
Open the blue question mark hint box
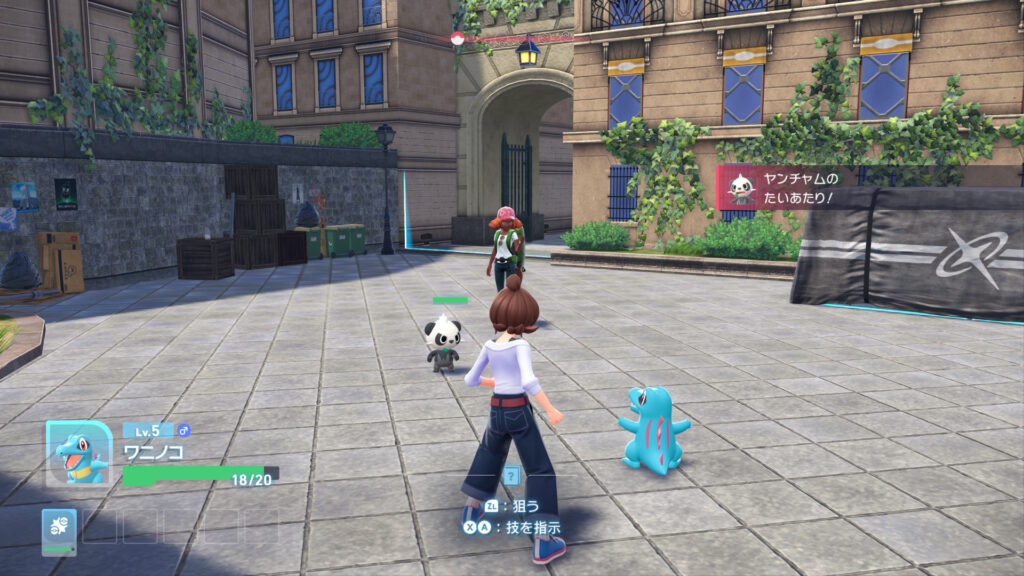(x=512, y=477)
